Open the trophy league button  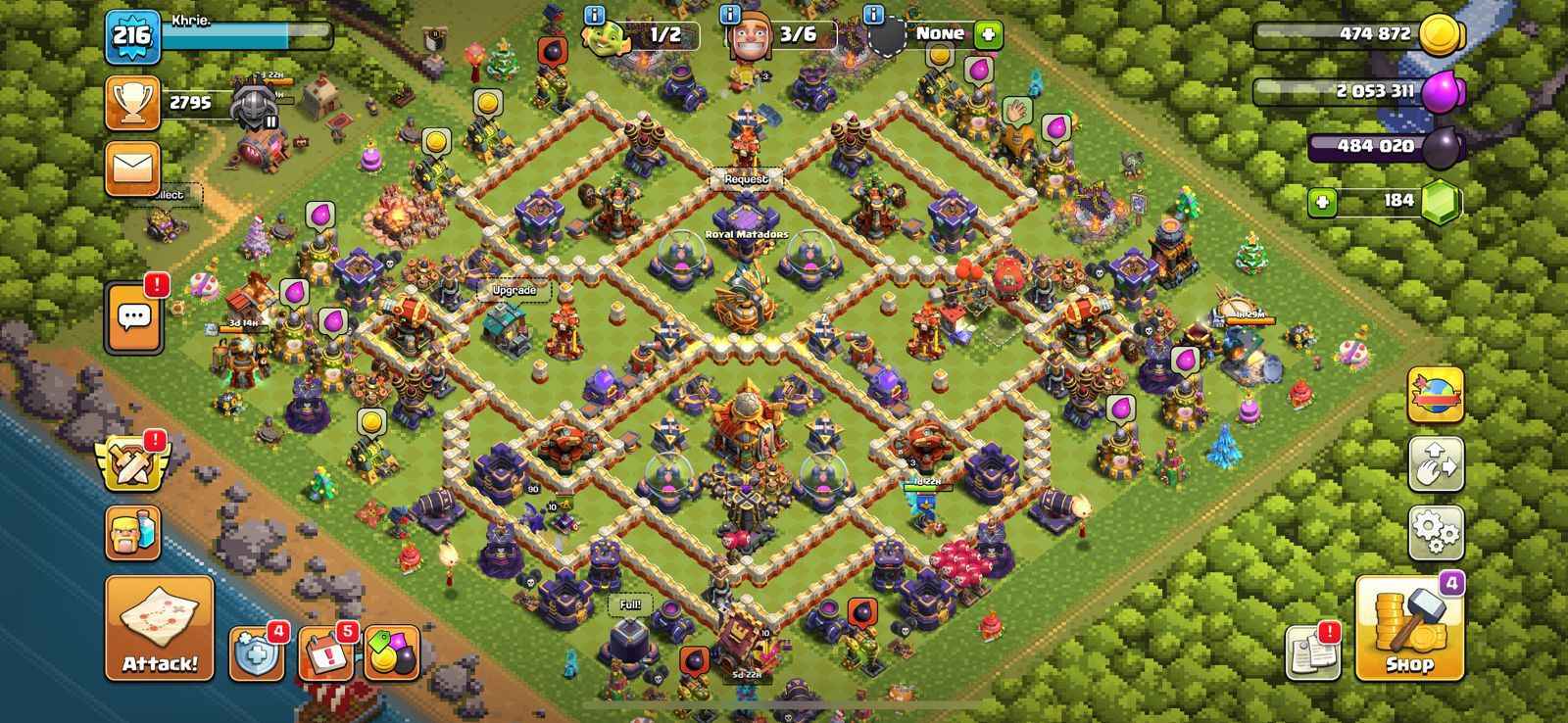tap(132, 103)
